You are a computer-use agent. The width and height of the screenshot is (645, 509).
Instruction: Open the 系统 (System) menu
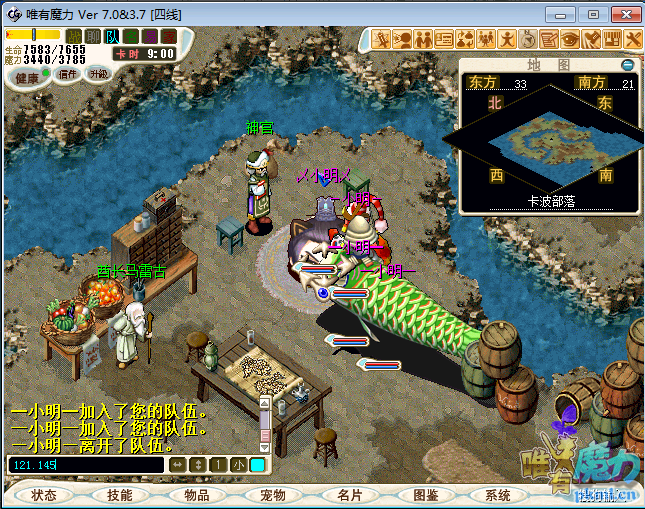click(x=498, y=495)
